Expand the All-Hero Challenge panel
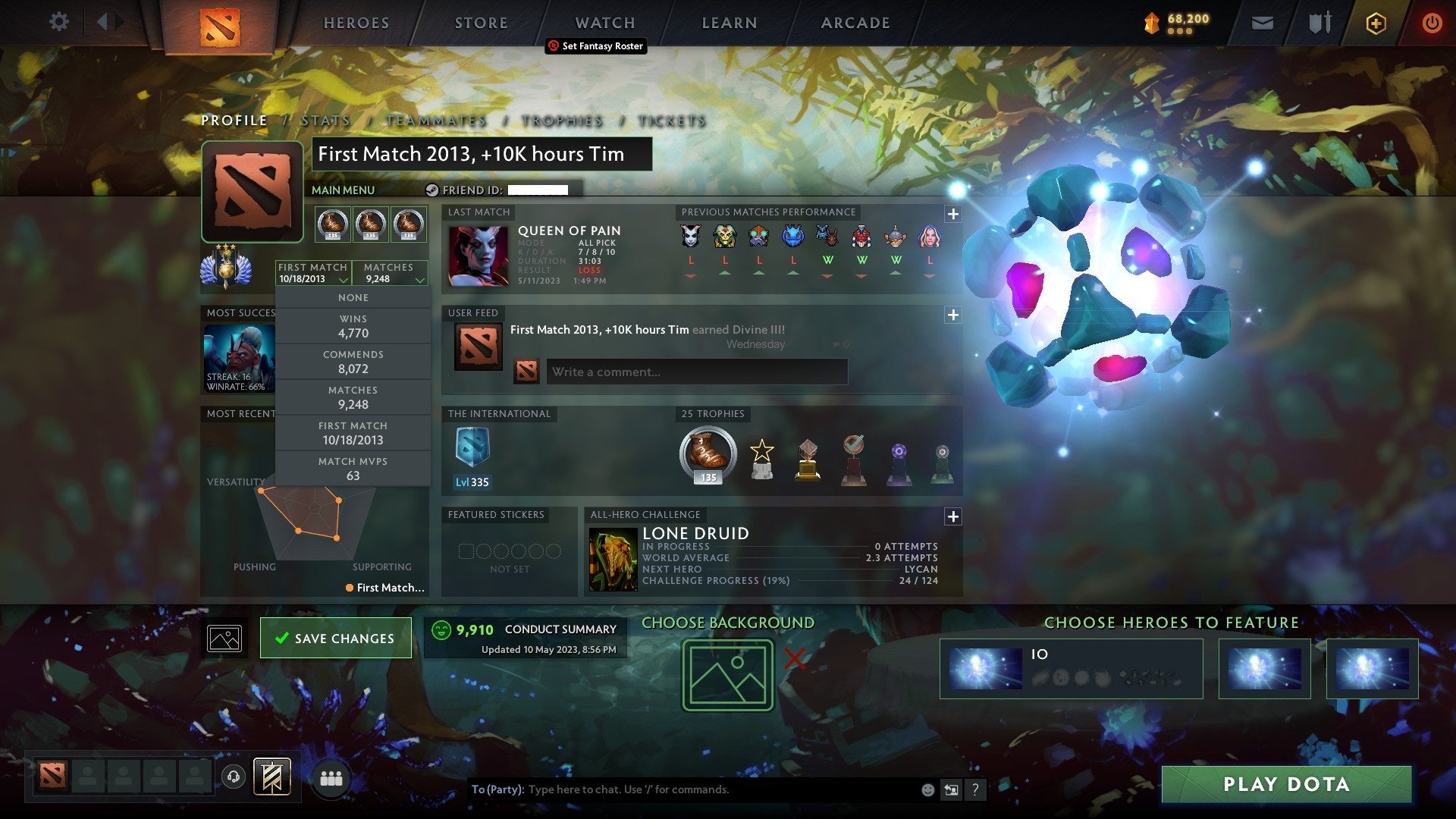 point(952,517)
